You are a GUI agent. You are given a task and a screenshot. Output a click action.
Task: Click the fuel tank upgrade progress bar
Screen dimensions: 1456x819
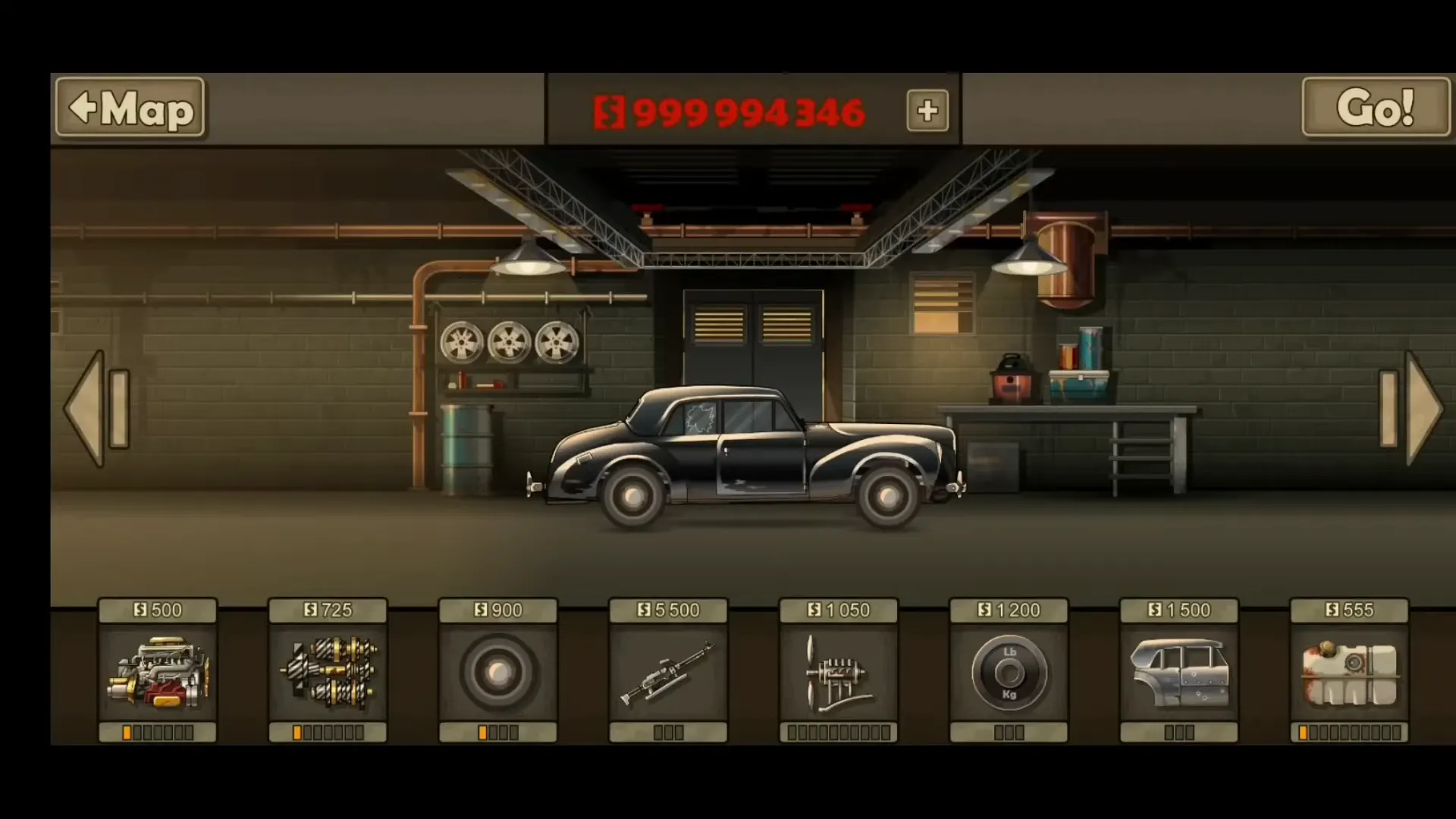click(1348, 733)
